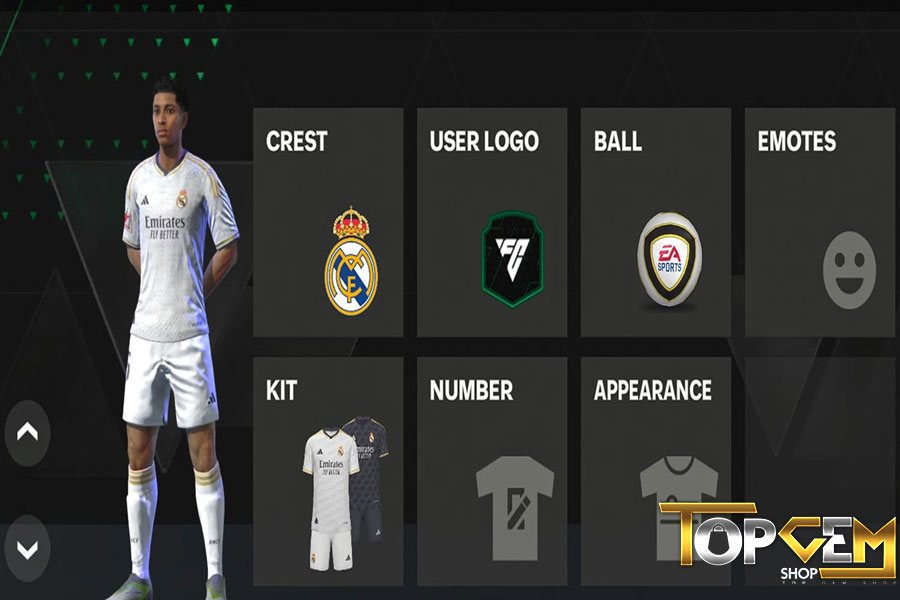The image size is (900, 600).
Task: Open the Kit selection tile
Action: tap(328, 471)
